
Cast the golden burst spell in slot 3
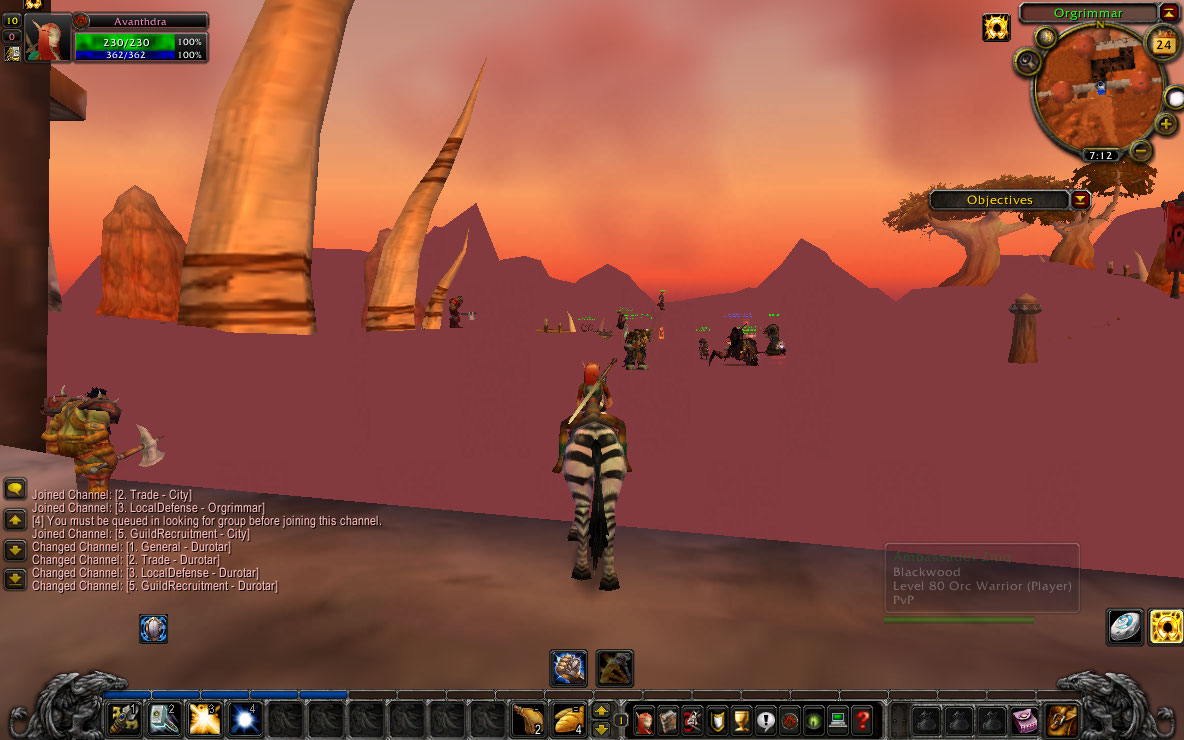click(x=204, y=719)
